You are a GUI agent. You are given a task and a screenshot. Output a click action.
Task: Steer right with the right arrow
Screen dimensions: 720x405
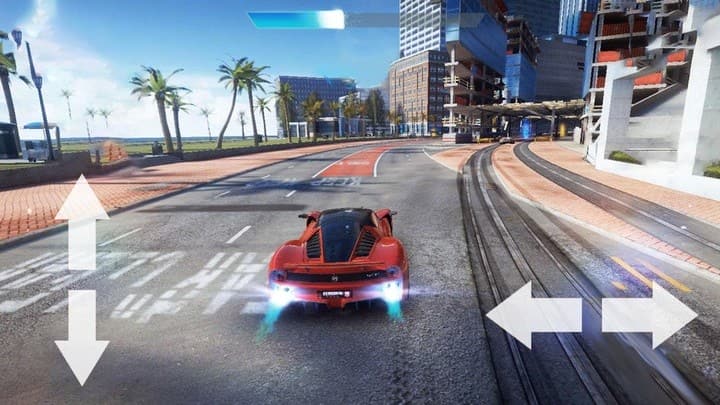point(650,314)
